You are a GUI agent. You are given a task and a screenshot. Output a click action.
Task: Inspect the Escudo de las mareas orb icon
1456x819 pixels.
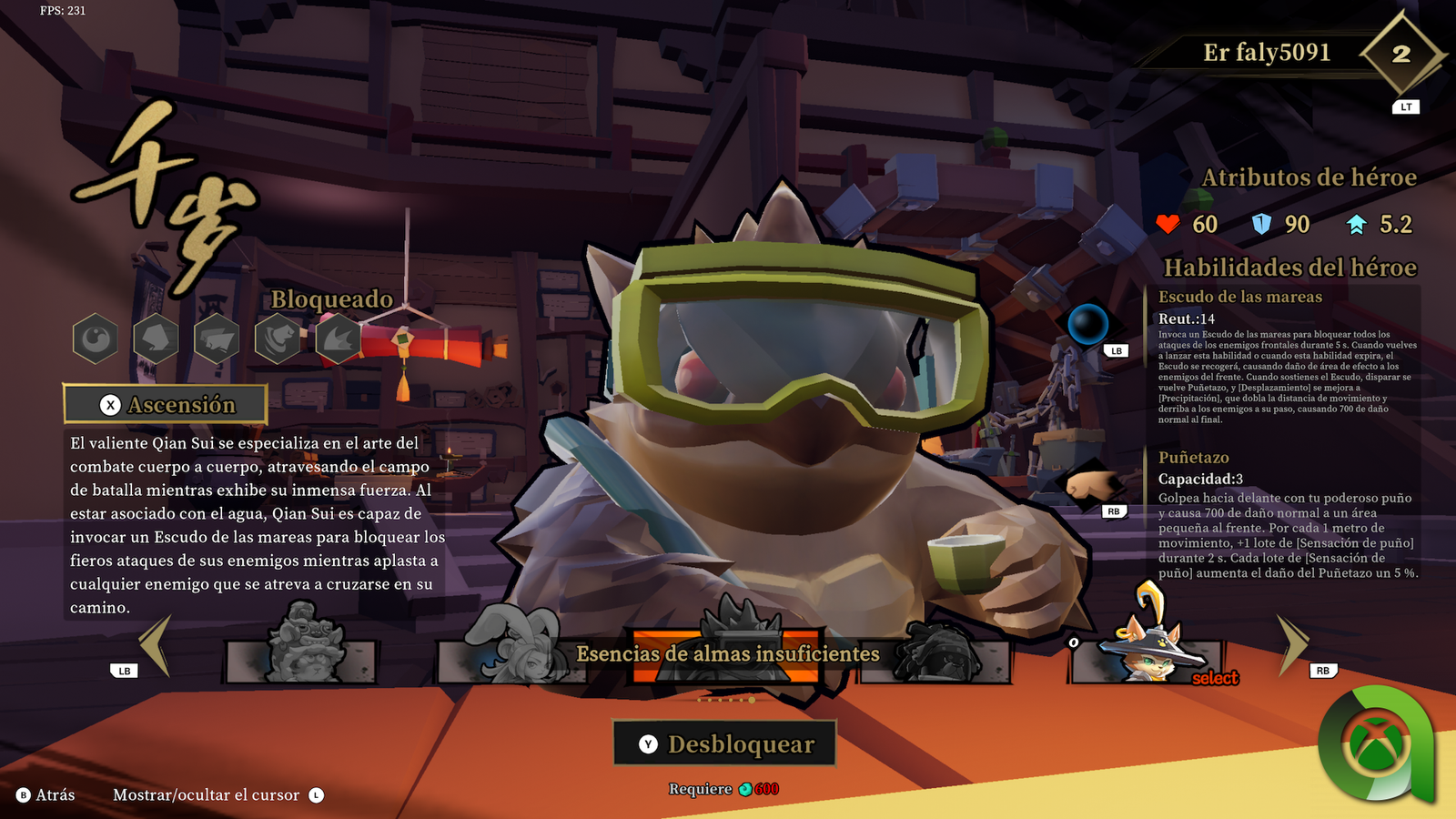pyautogui.click(x=1087, y=324)
